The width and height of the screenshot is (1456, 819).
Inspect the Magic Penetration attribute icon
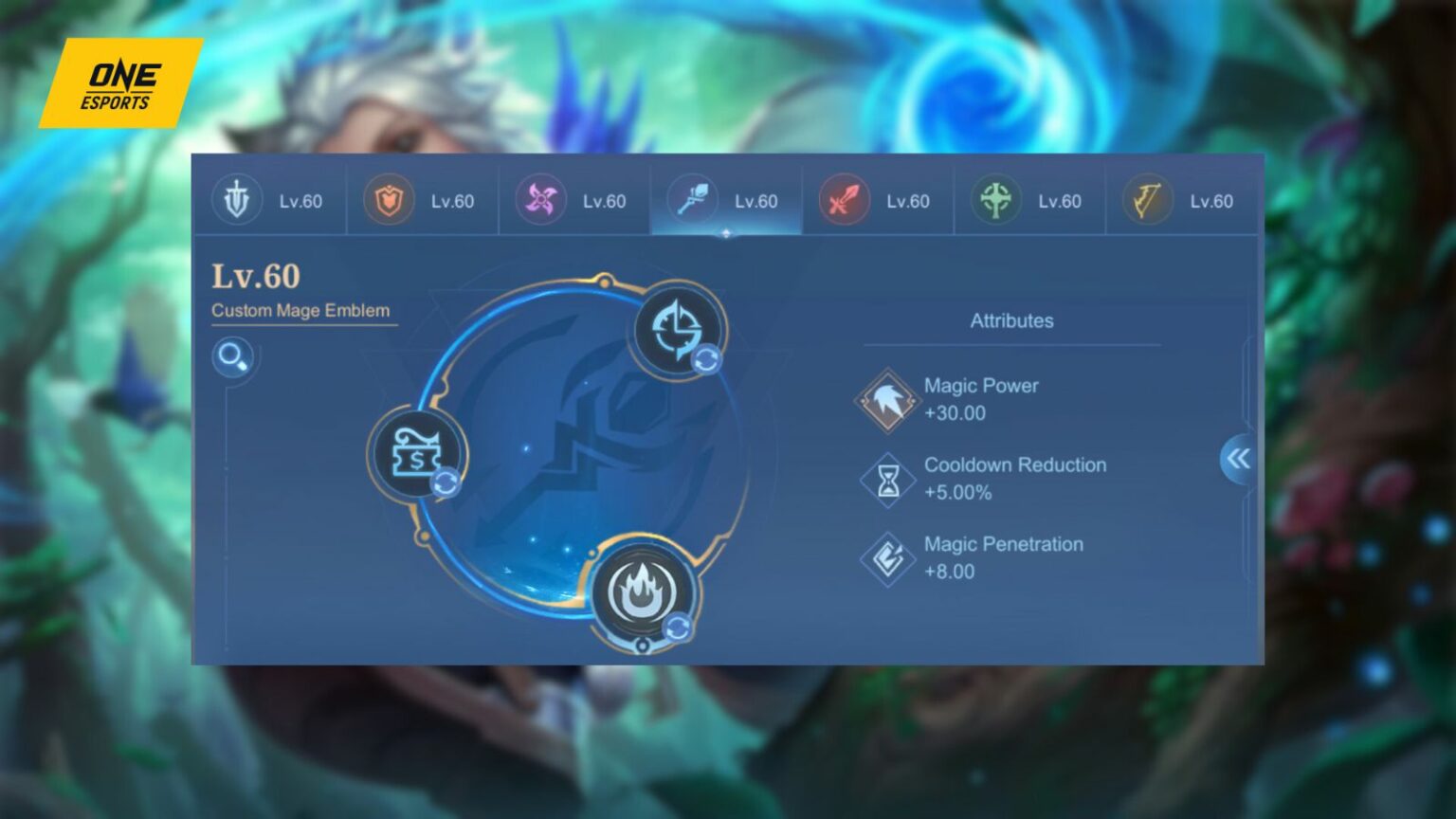[x=887, y=558]
